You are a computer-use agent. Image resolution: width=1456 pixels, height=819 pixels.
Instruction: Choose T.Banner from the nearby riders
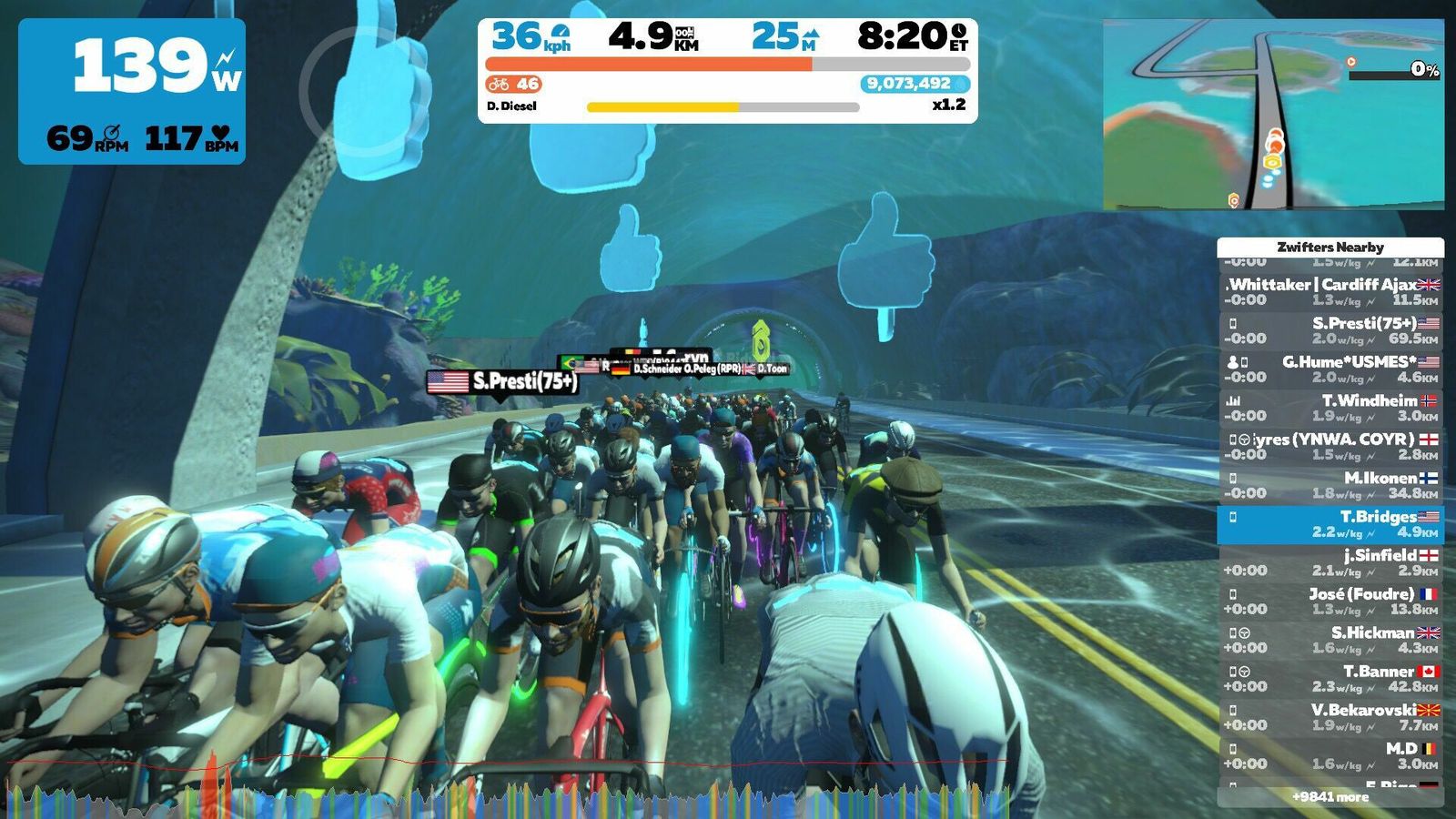click(1330, 679)
